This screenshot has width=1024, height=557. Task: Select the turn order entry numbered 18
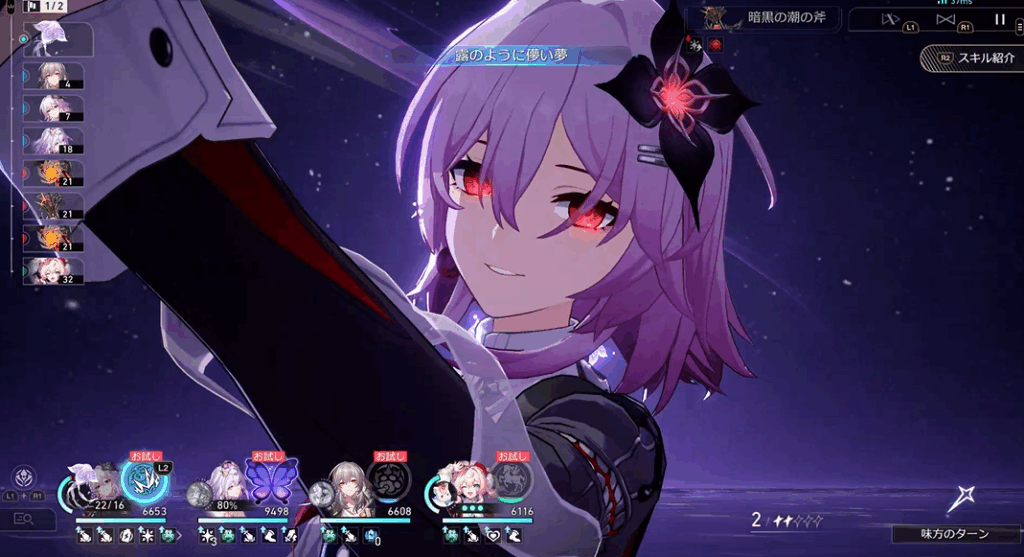coord(56,142)
